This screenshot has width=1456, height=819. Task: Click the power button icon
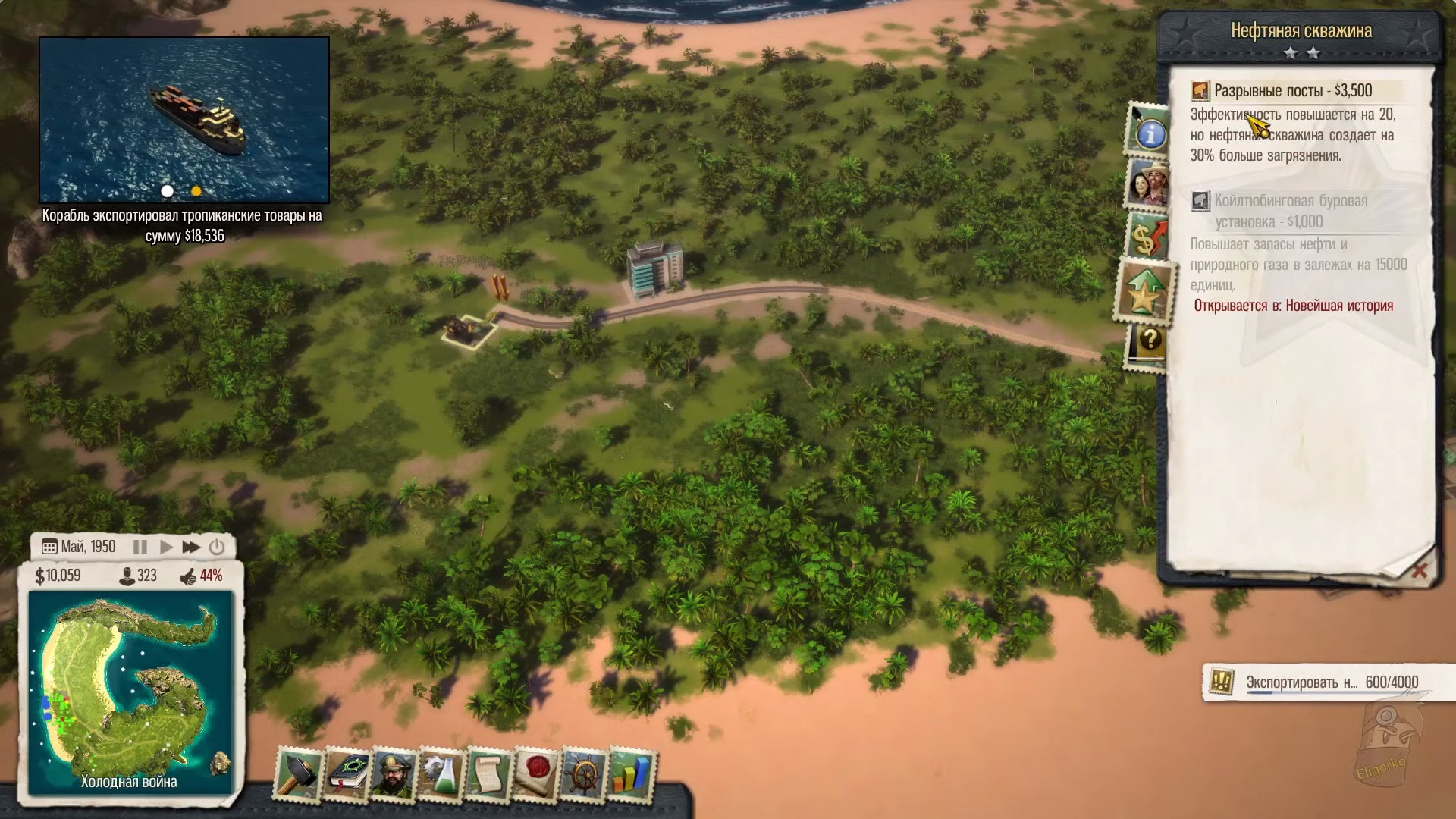[x=217, y=547]
